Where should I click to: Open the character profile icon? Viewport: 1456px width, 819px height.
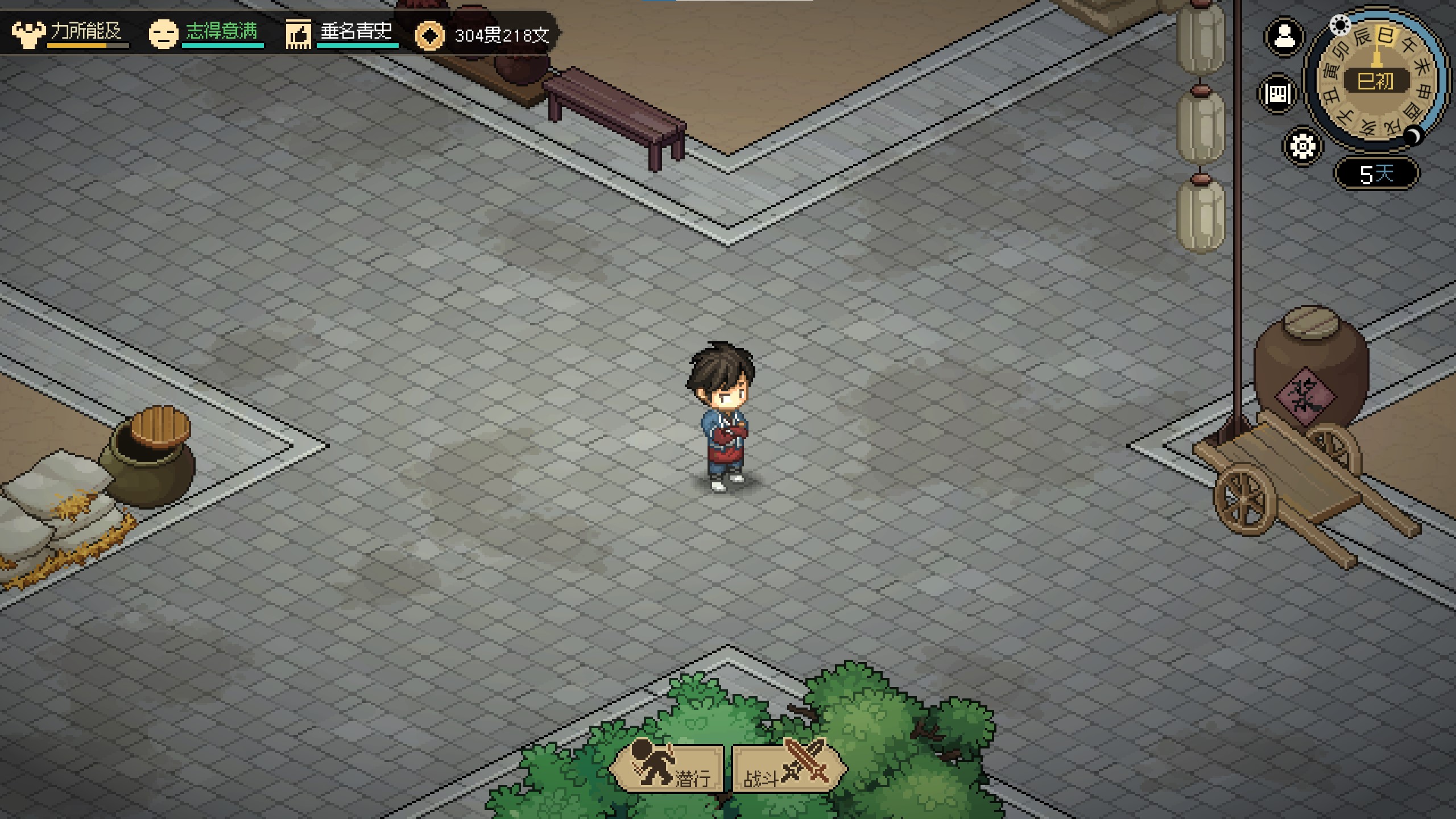1284,37
